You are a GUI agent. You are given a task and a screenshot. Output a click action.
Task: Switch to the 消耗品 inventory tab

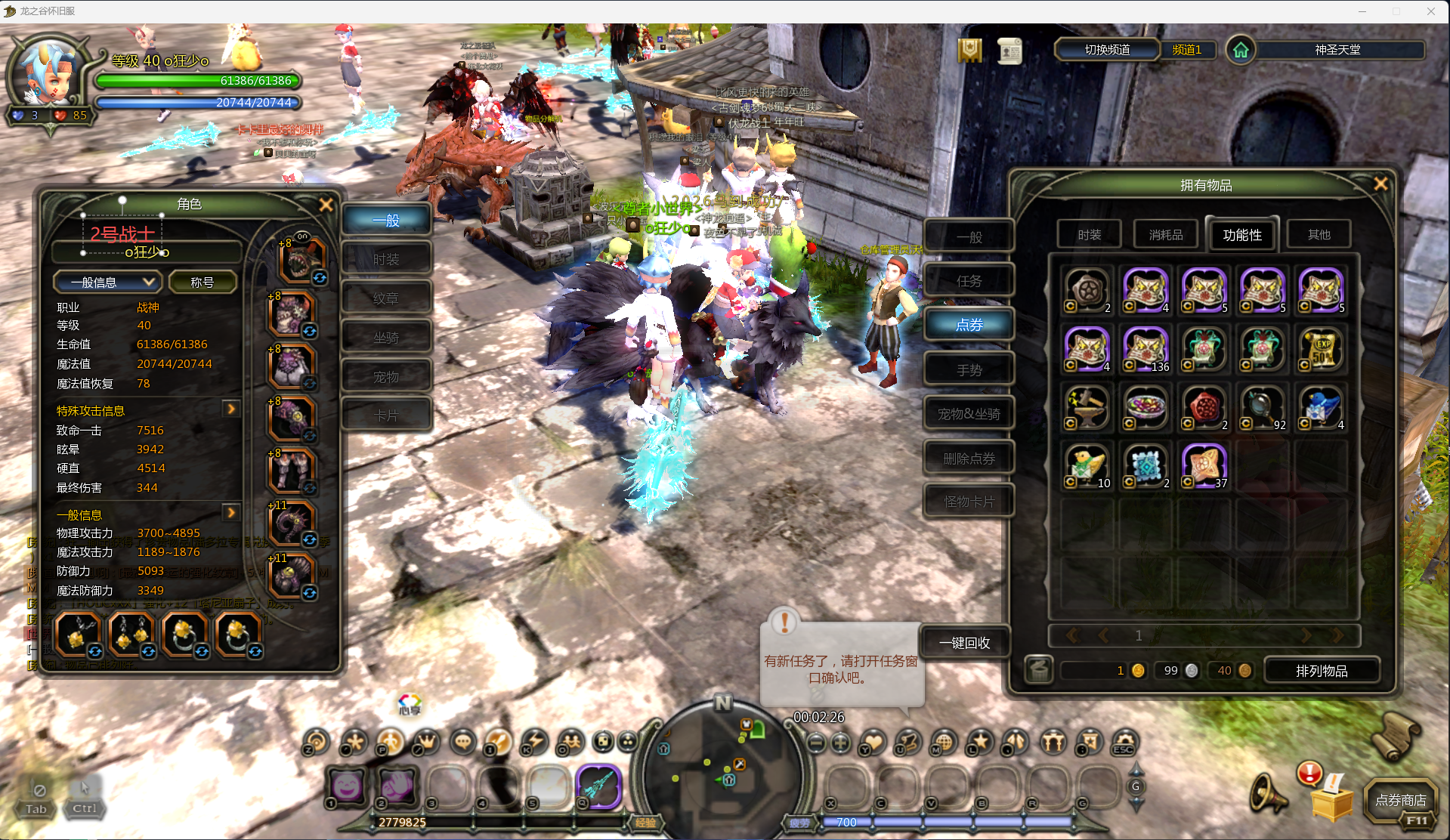point(1165,235)
